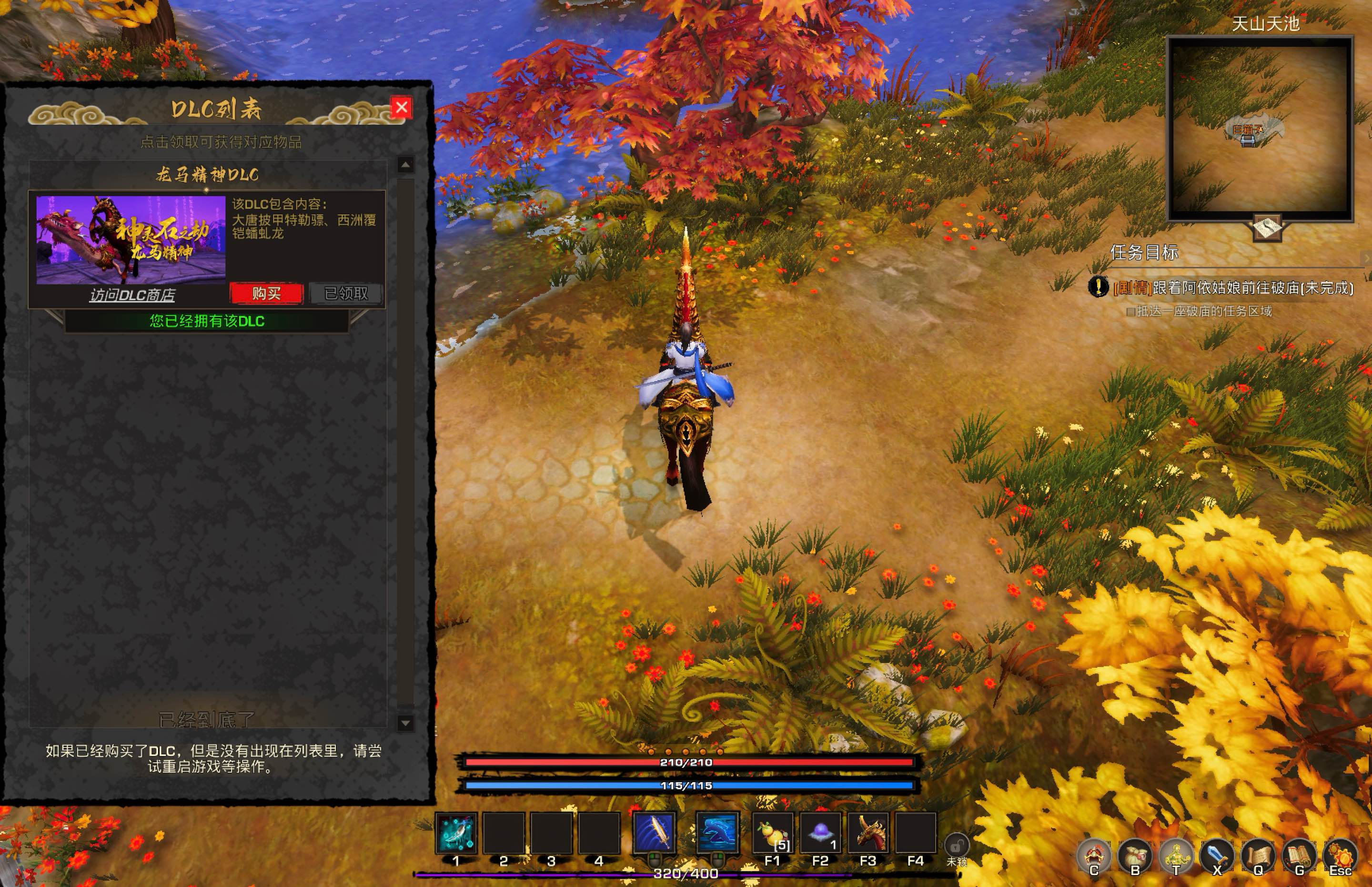Open the bag inventory sack icon

(1135, 856)
